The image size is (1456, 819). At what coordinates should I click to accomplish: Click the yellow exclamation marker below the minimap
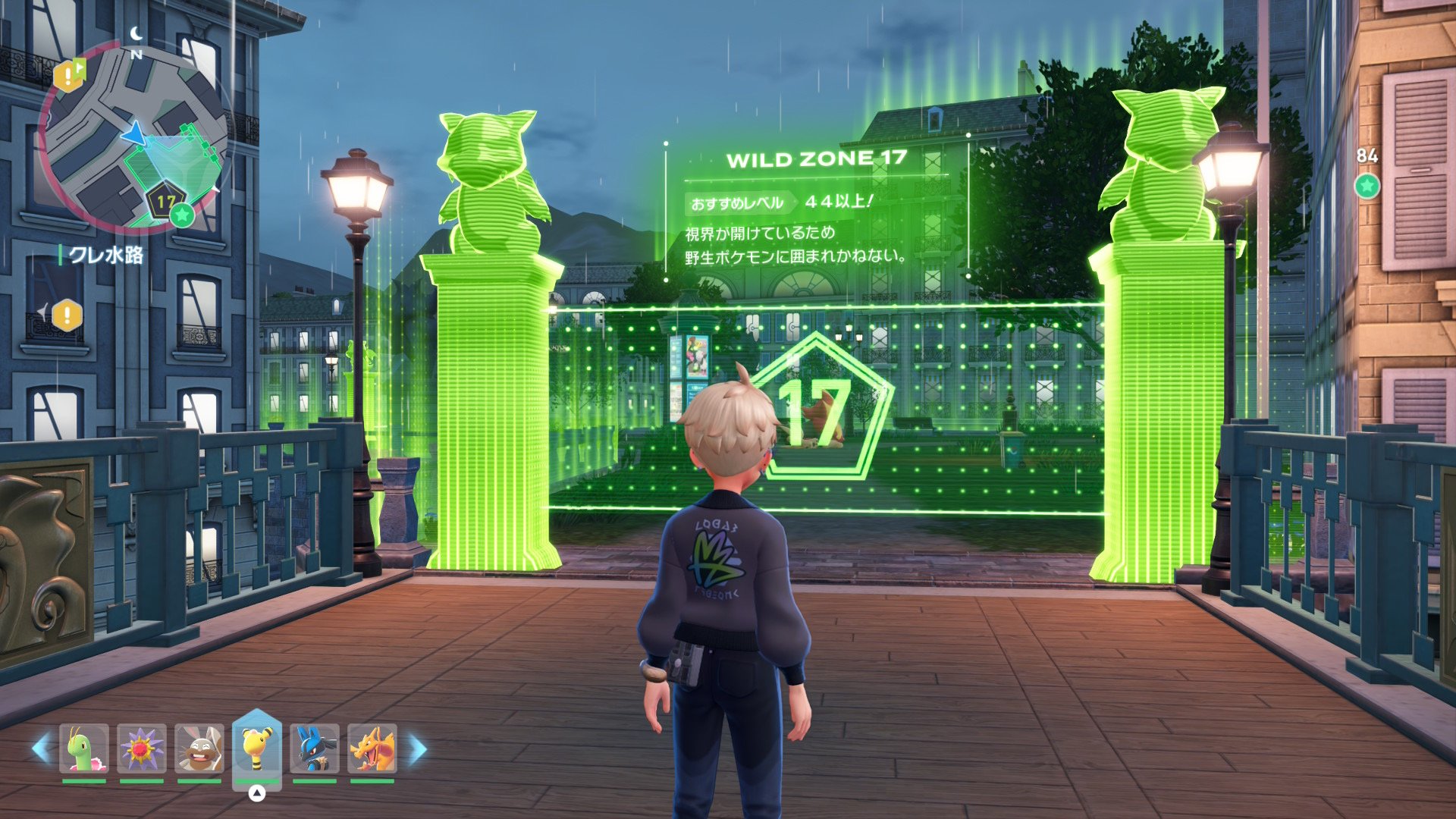[x=67, y=315]
